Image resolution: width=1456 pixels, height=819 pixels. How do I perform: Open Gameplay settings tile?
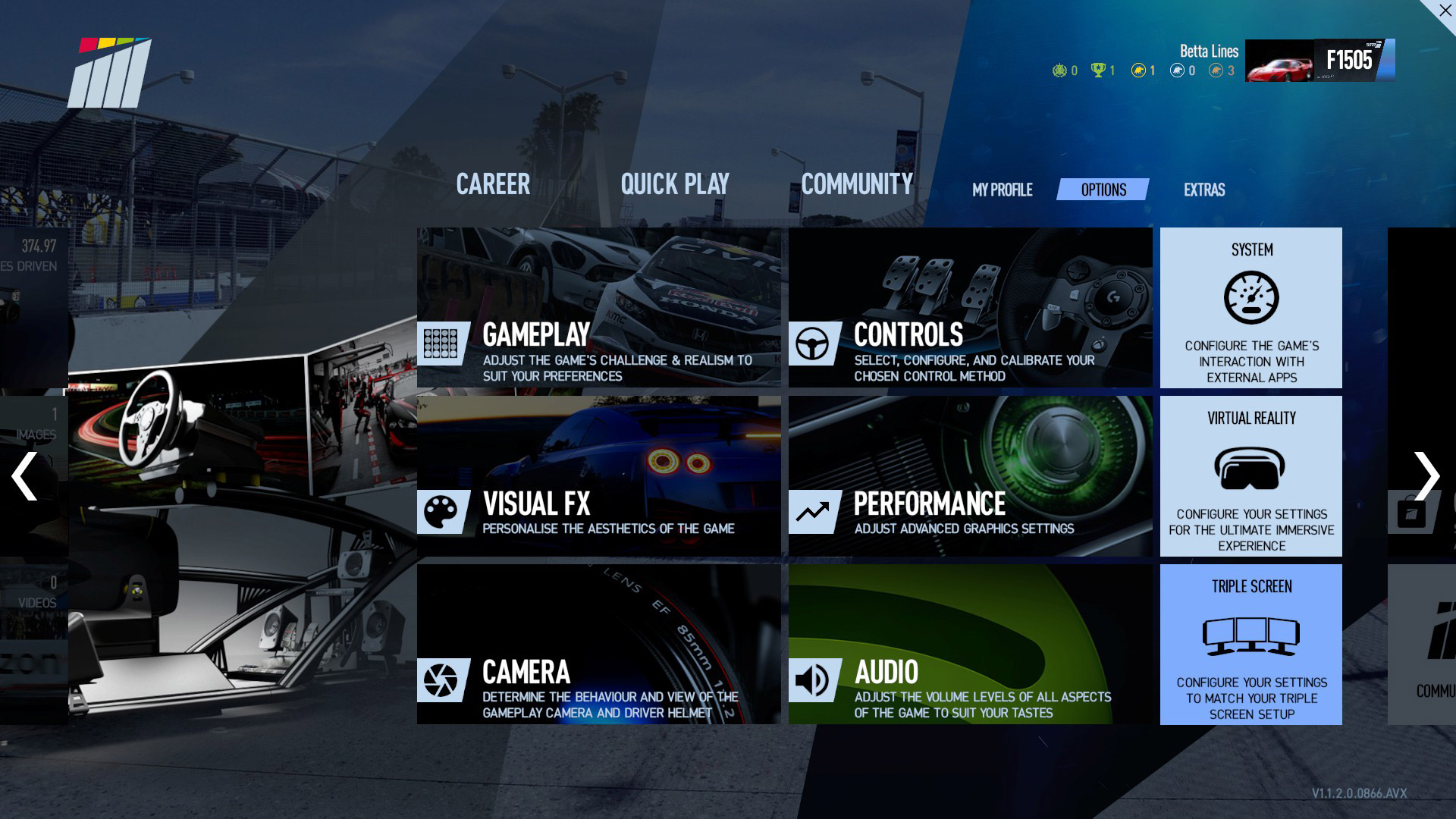(x=598, y=308)
